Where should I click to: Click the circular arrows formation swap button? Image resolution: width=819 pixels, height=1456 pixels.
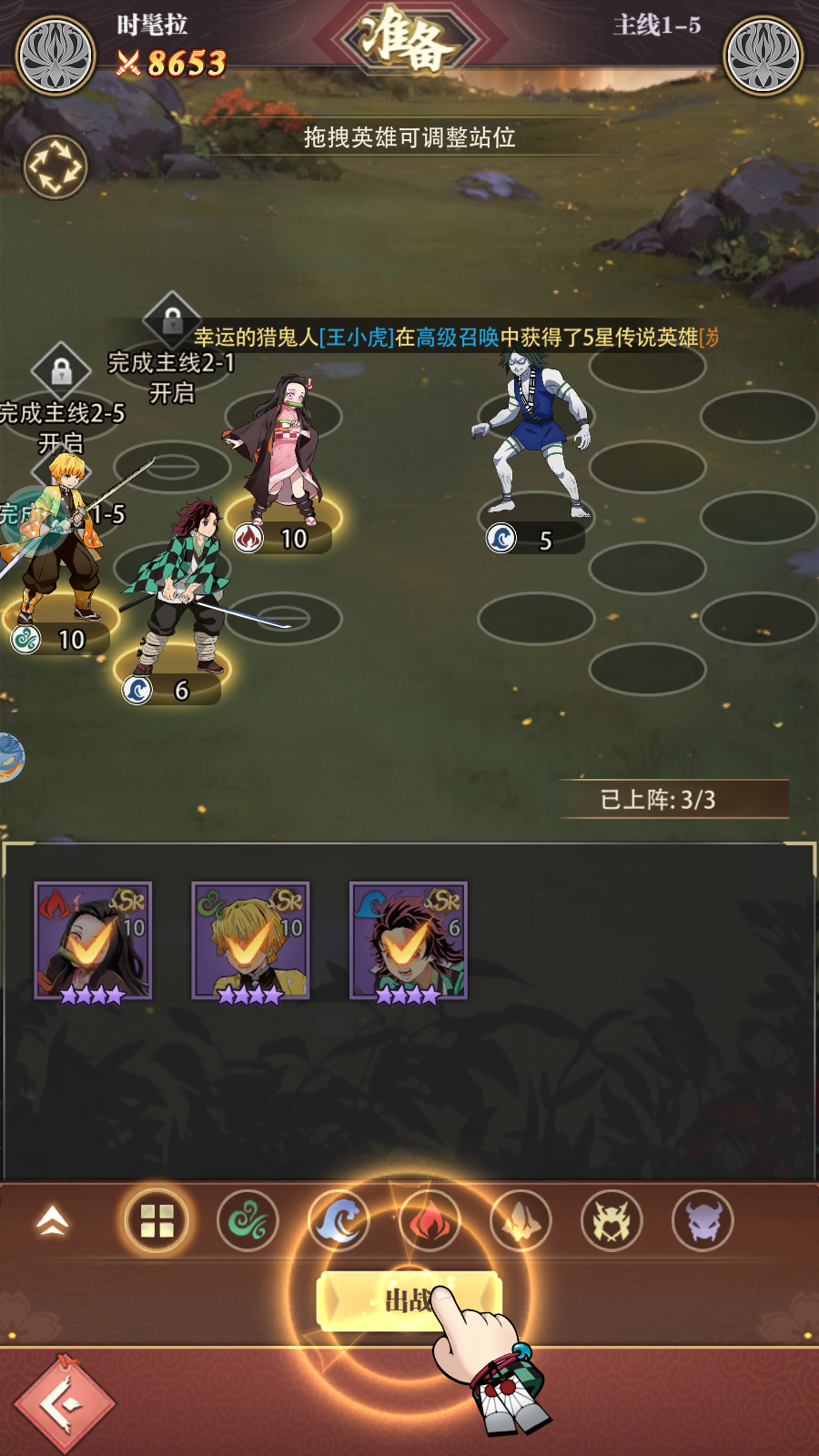[x=55, y=167]
